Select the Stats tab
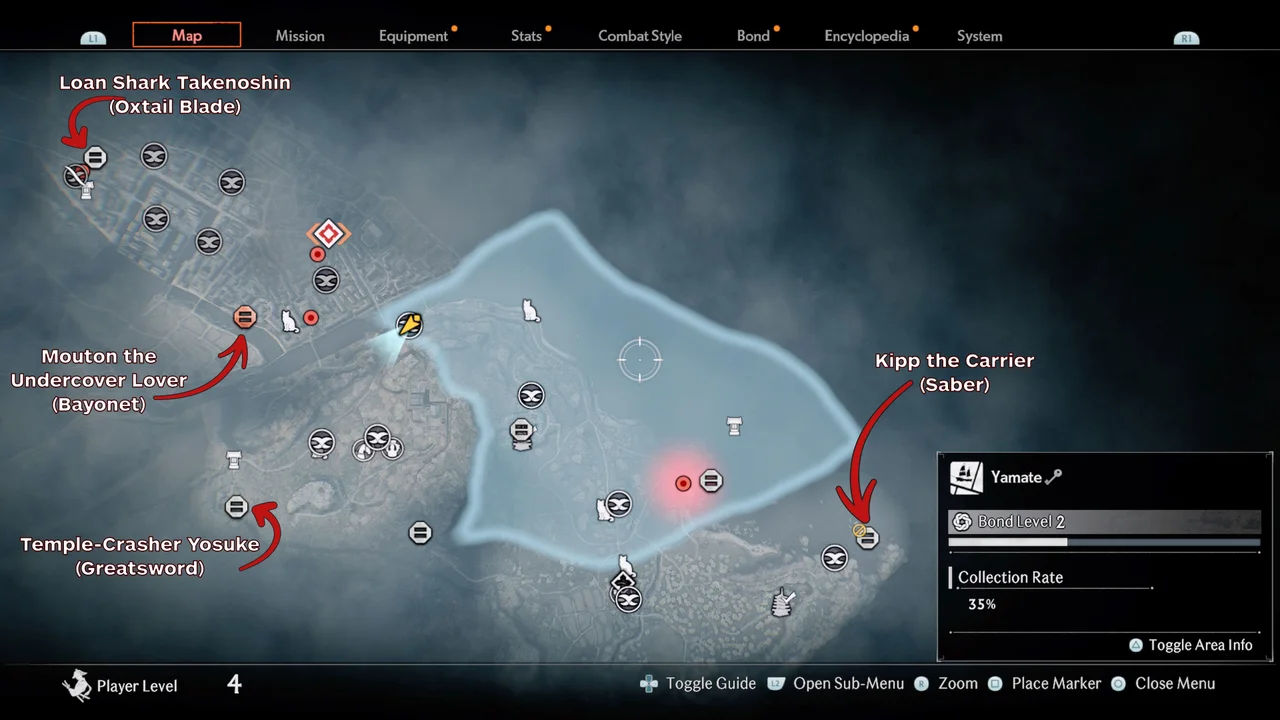The height and width of the screenshot is (720, 1280). click(x=526, y=36)
